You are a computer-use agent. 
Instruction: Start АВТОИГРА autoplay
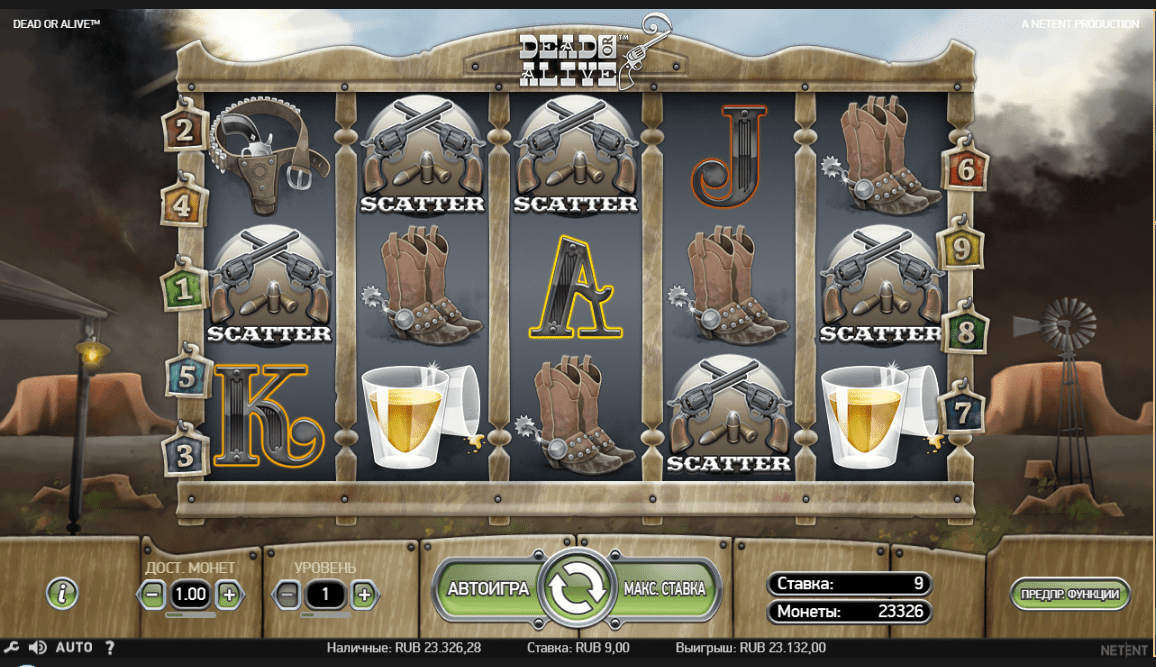(488, 589)
